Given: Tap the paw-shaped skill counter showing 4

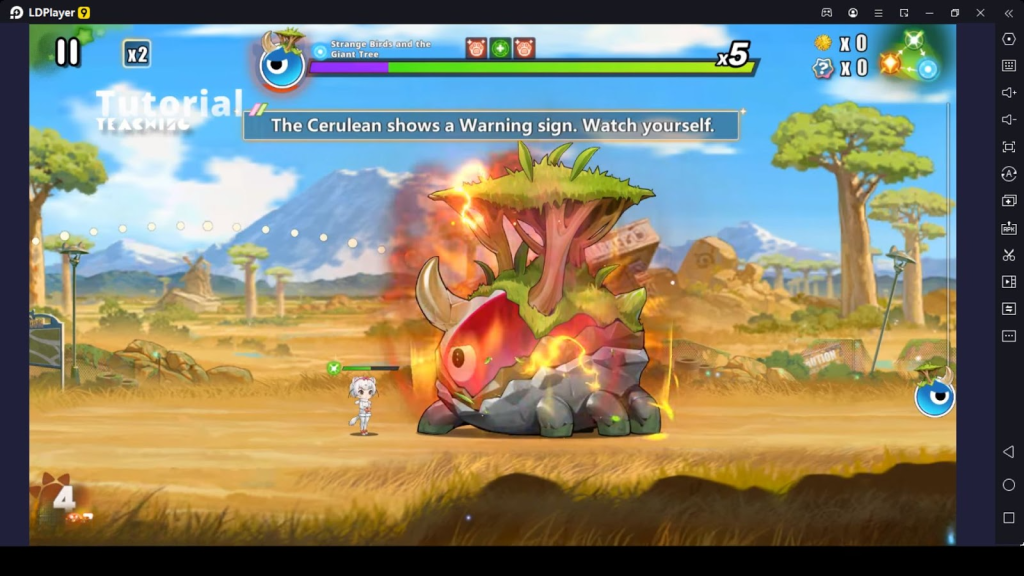Looking at the screenshot, I should (x=64, y=498).
